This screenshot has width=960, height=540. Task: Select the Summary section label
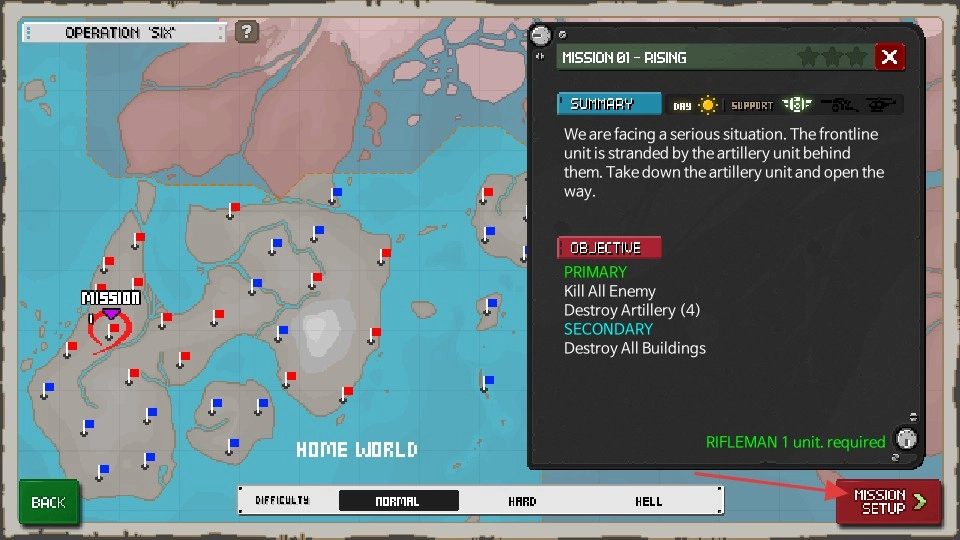pyautogui.click(x=609, y=104)
